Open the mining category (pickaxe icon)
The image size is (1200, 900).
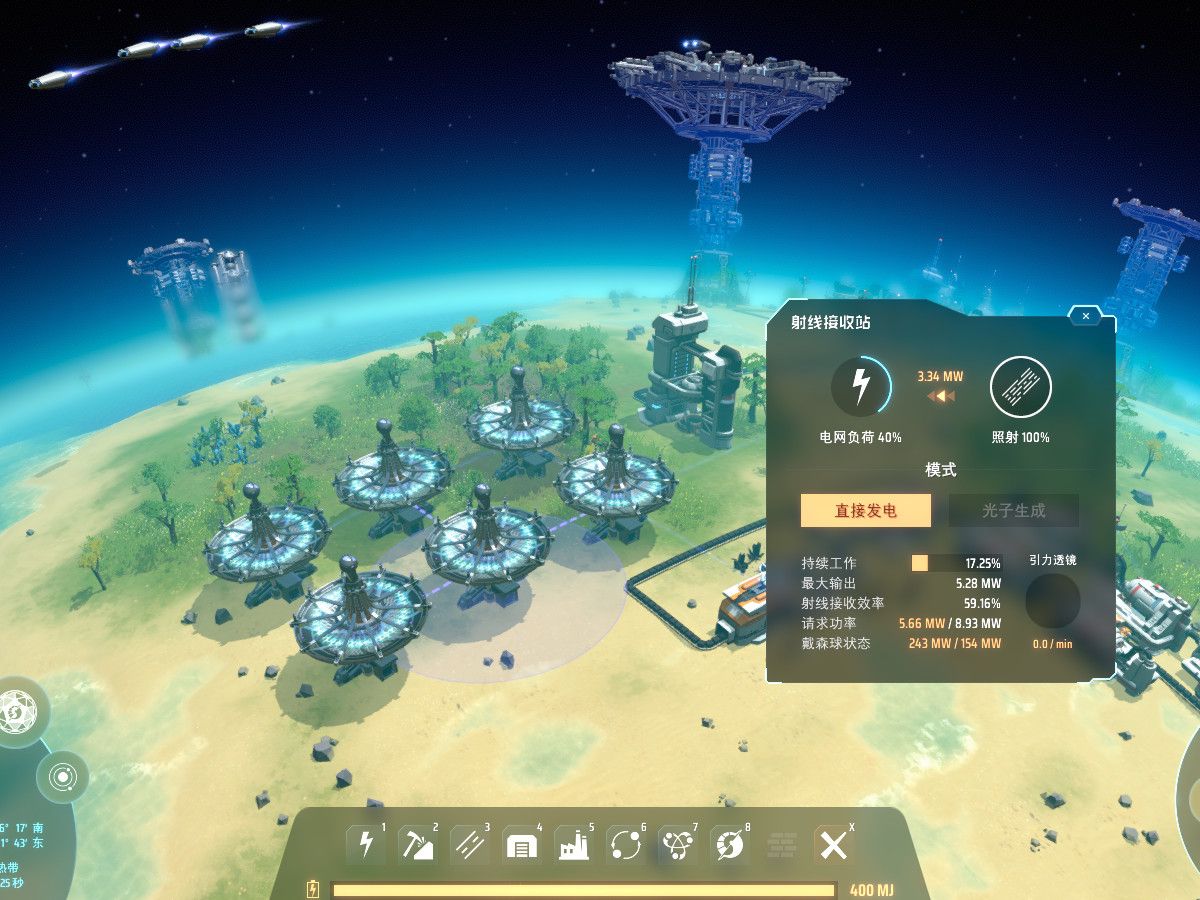point(418,845)
